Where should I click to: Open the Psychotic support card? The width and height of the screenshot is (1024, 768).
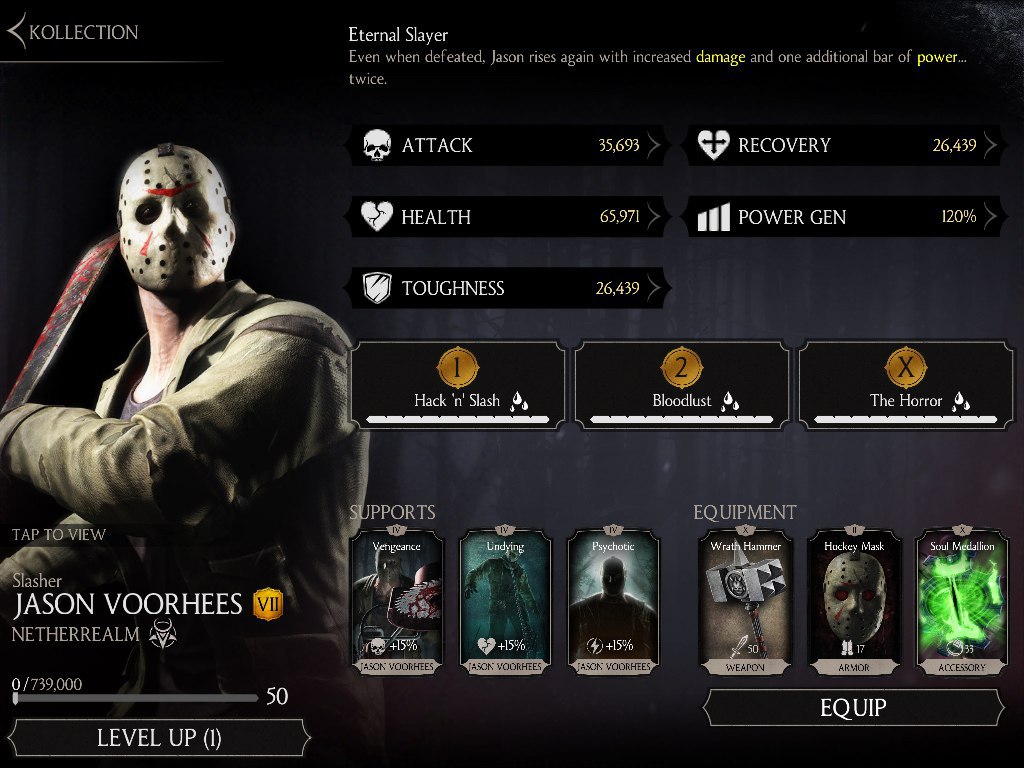point(613,600)
